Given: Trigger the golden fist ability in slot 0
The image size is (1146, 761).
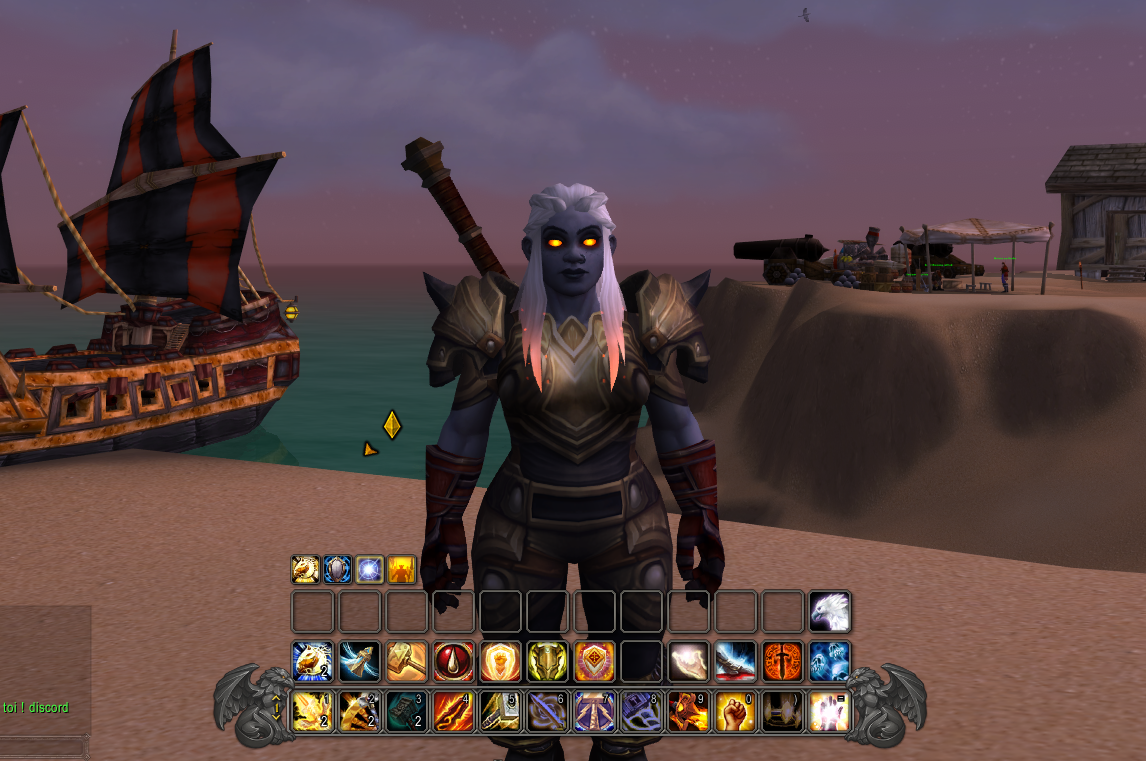Looking at the screenshot, I should pos(735,711).
